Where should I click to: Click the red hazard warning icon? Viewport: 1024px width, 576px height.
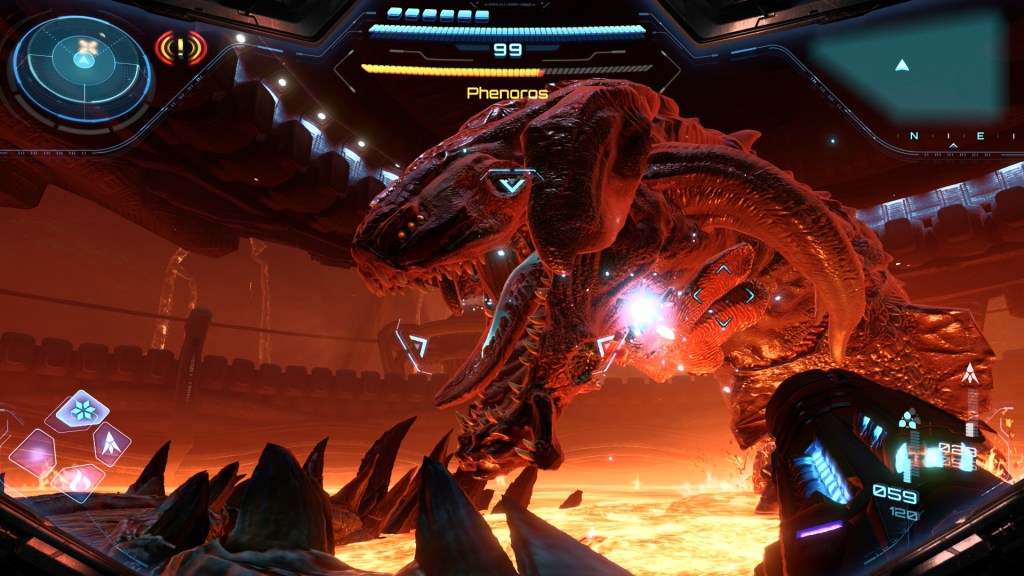click(180, 47)
